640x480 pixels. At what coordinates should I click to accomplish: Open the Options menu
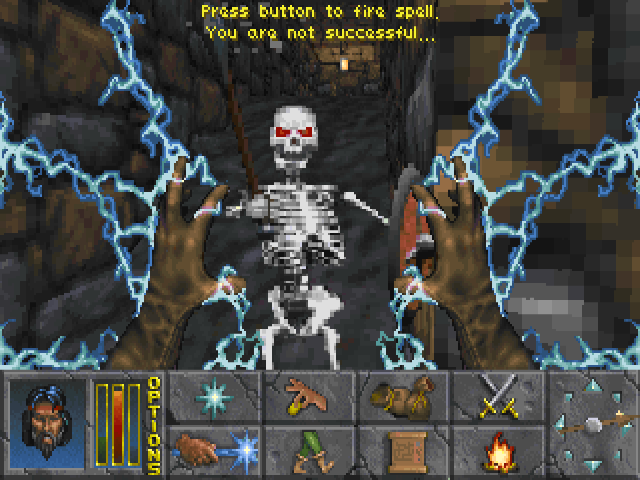tap(154, 424)
